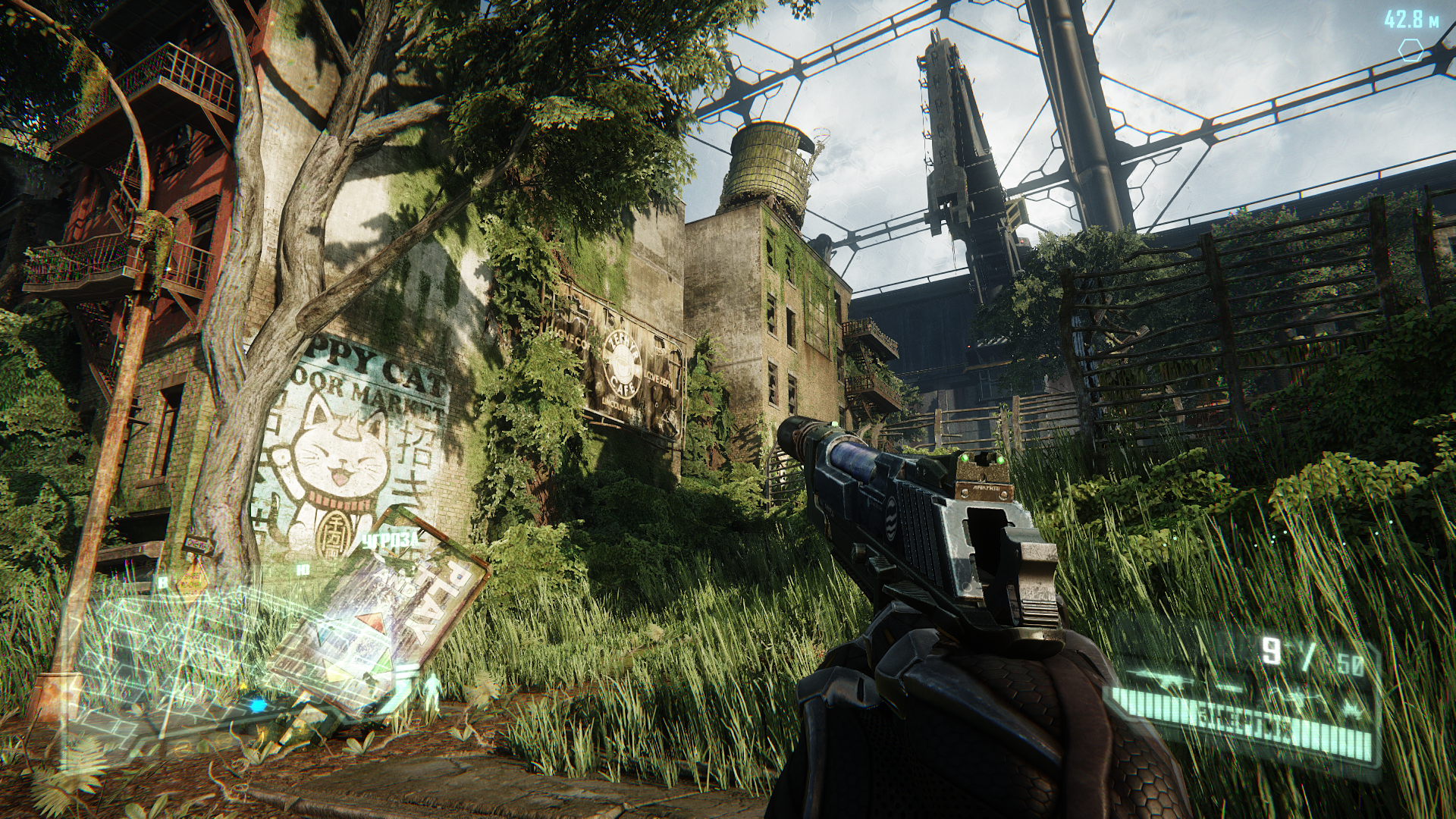This screenshot has height=819, width=1456.
Task: Click the explosive icon beside the ammo panel
Action: 1352,709
